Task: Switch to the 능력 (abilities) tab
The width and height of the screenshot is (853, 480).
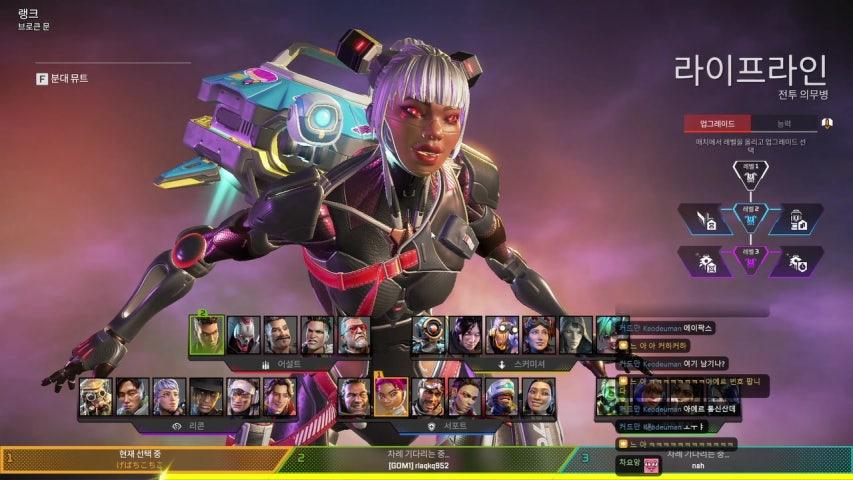Action: click(782, 124)
